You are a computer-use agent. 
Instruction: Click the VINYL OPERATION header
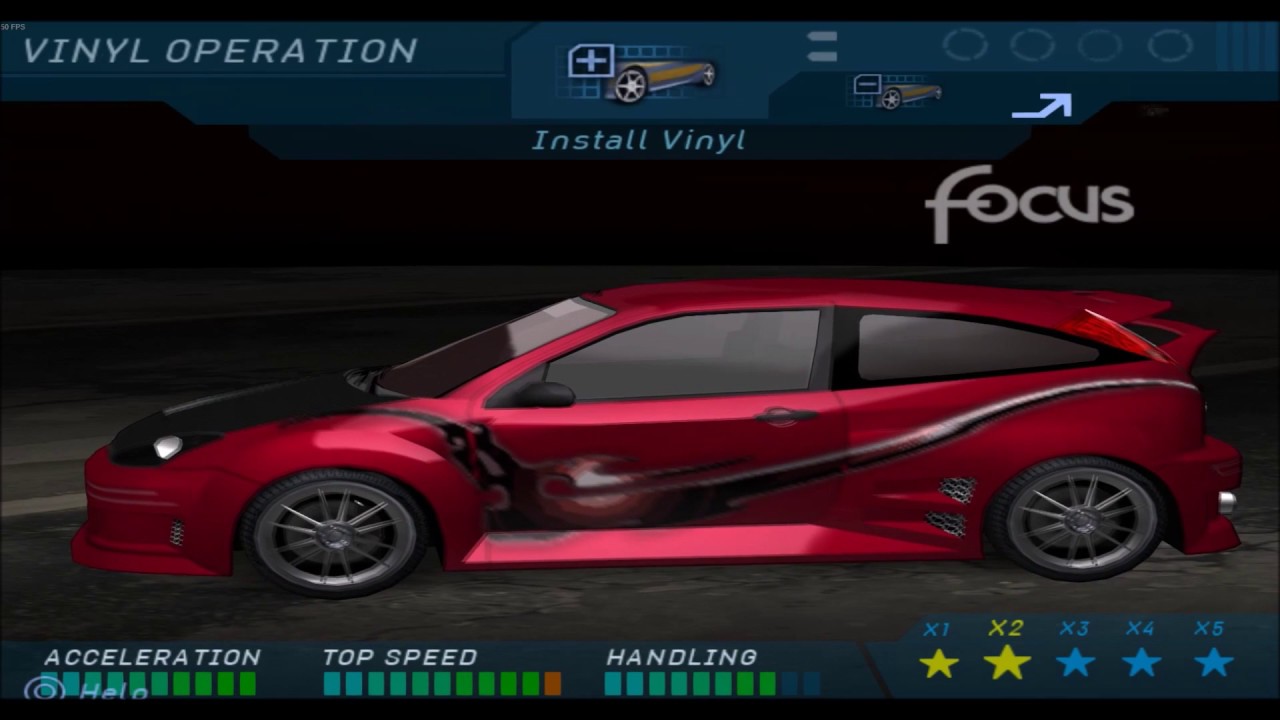(222, 50)
